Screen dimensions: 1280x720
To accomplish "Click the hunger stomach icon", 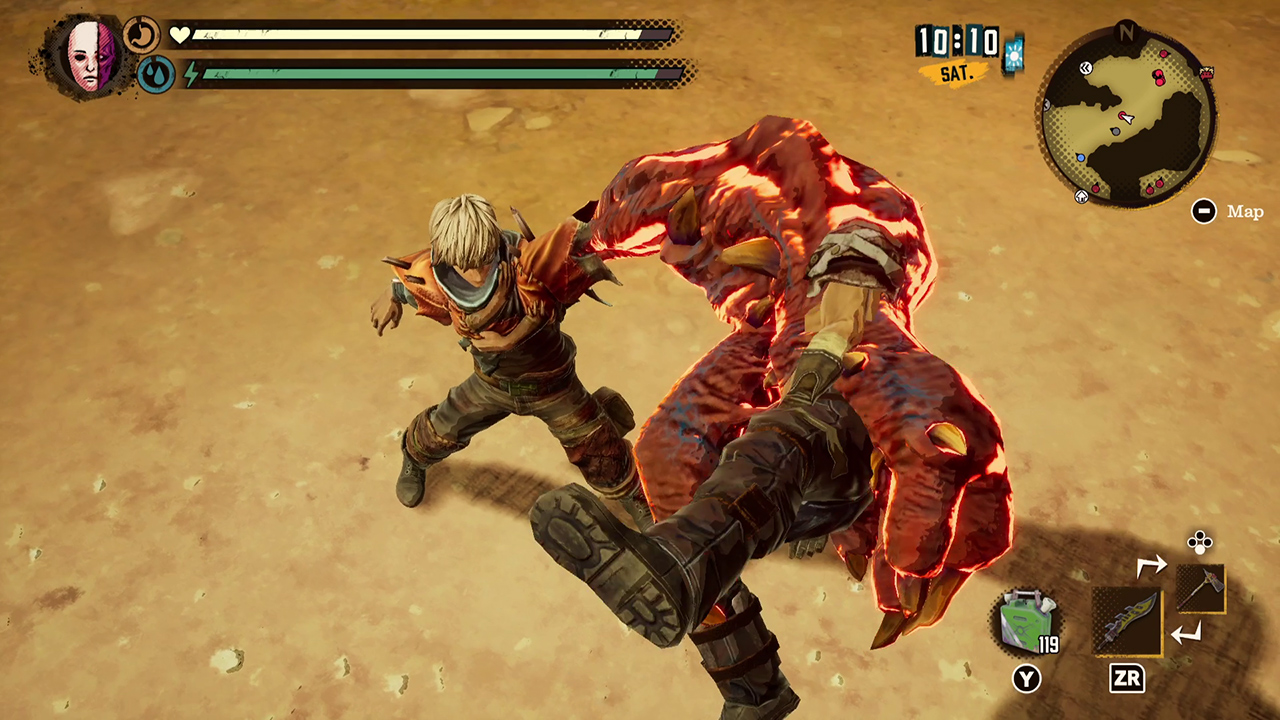I will 141,34.
